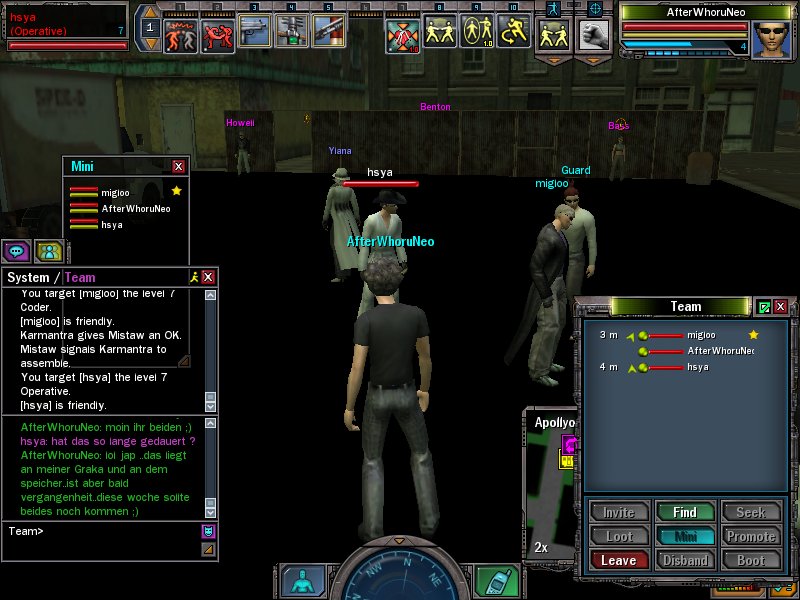This screenshot has height=600, width=800.
Task: Close the Team window
Action: pyautogui.click(x=780, y=307)
